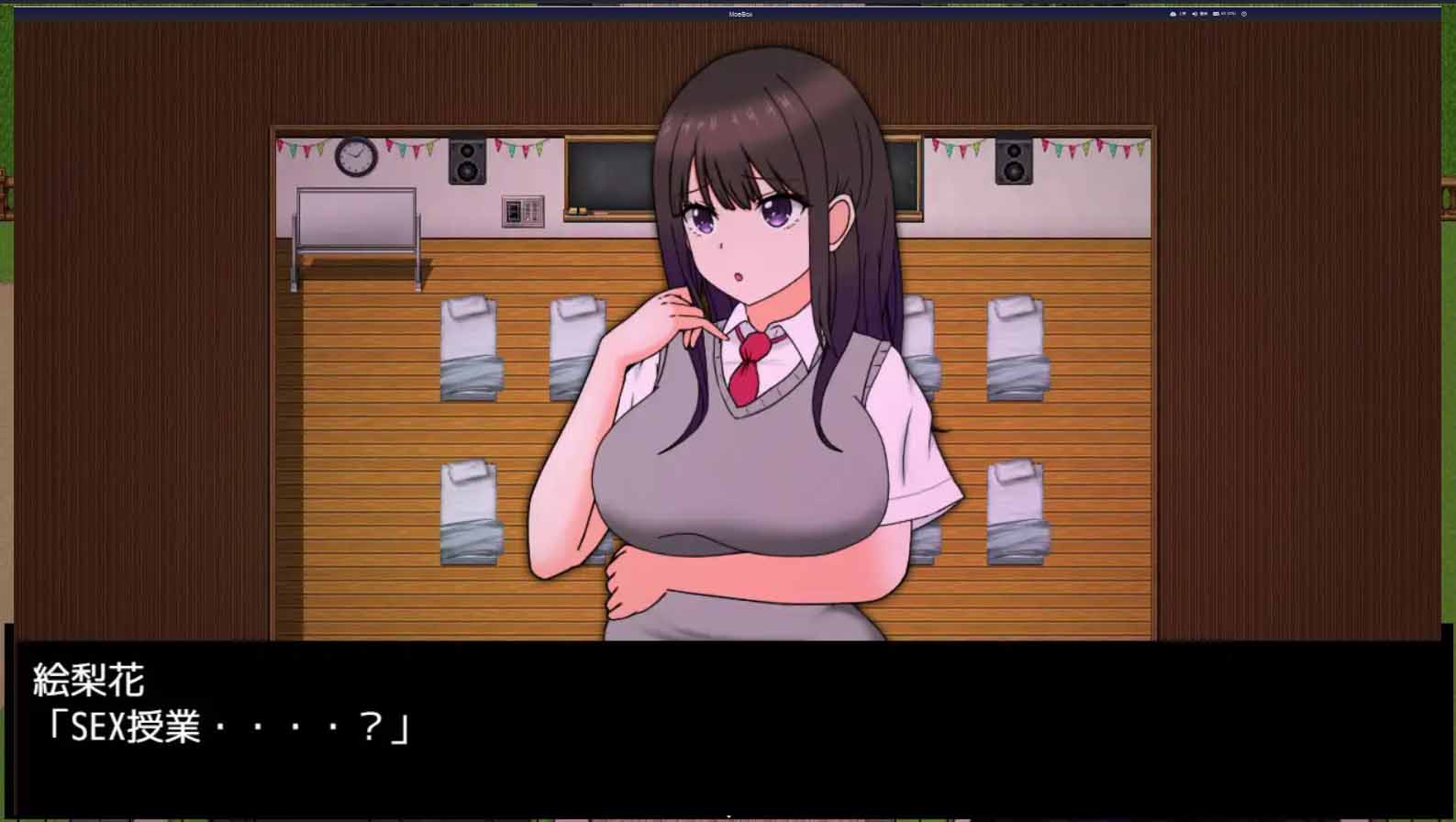Viewport: 1456px width, 822px height.
Task: Click the cloud icon in the MoeBox title bar
Action: pyautogui.click(x=1173, y=14)
